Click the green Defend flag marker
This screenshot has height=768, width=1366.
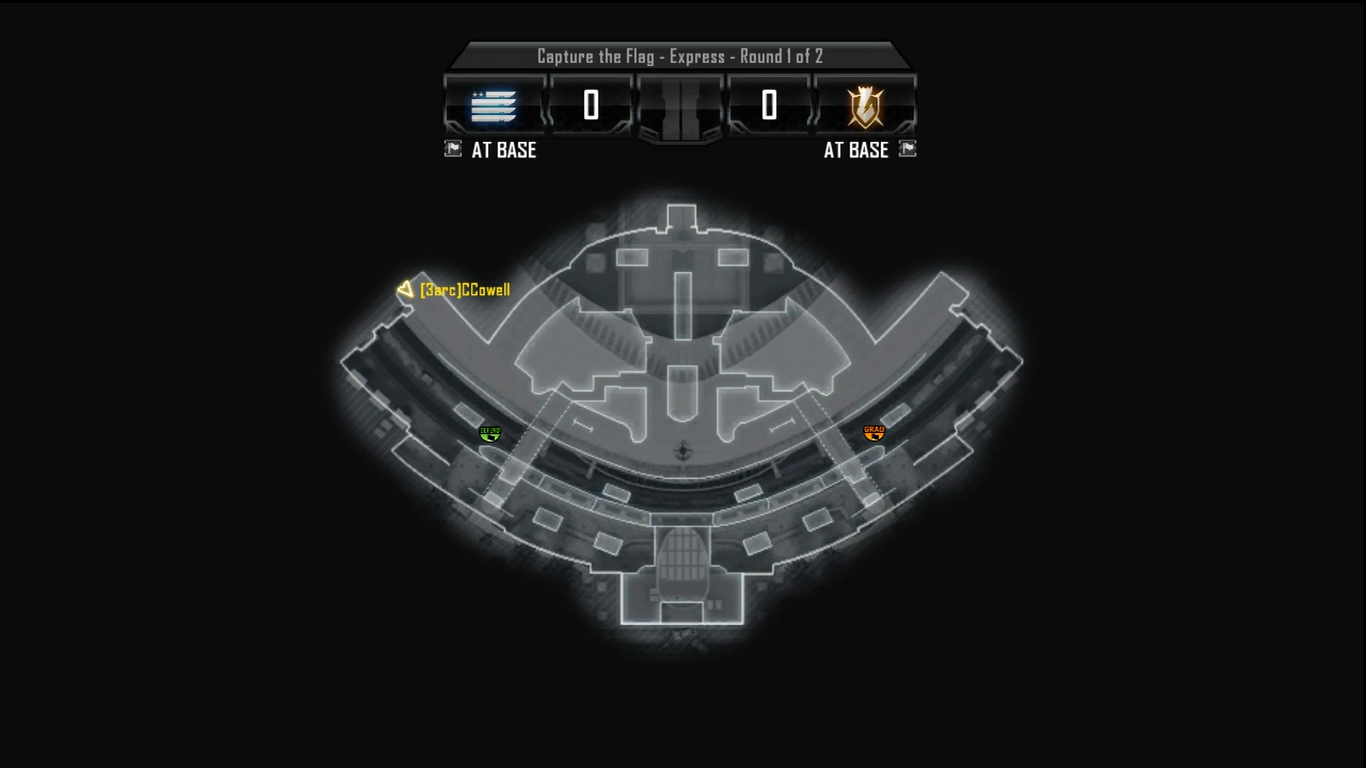click(x=490, y=433)
